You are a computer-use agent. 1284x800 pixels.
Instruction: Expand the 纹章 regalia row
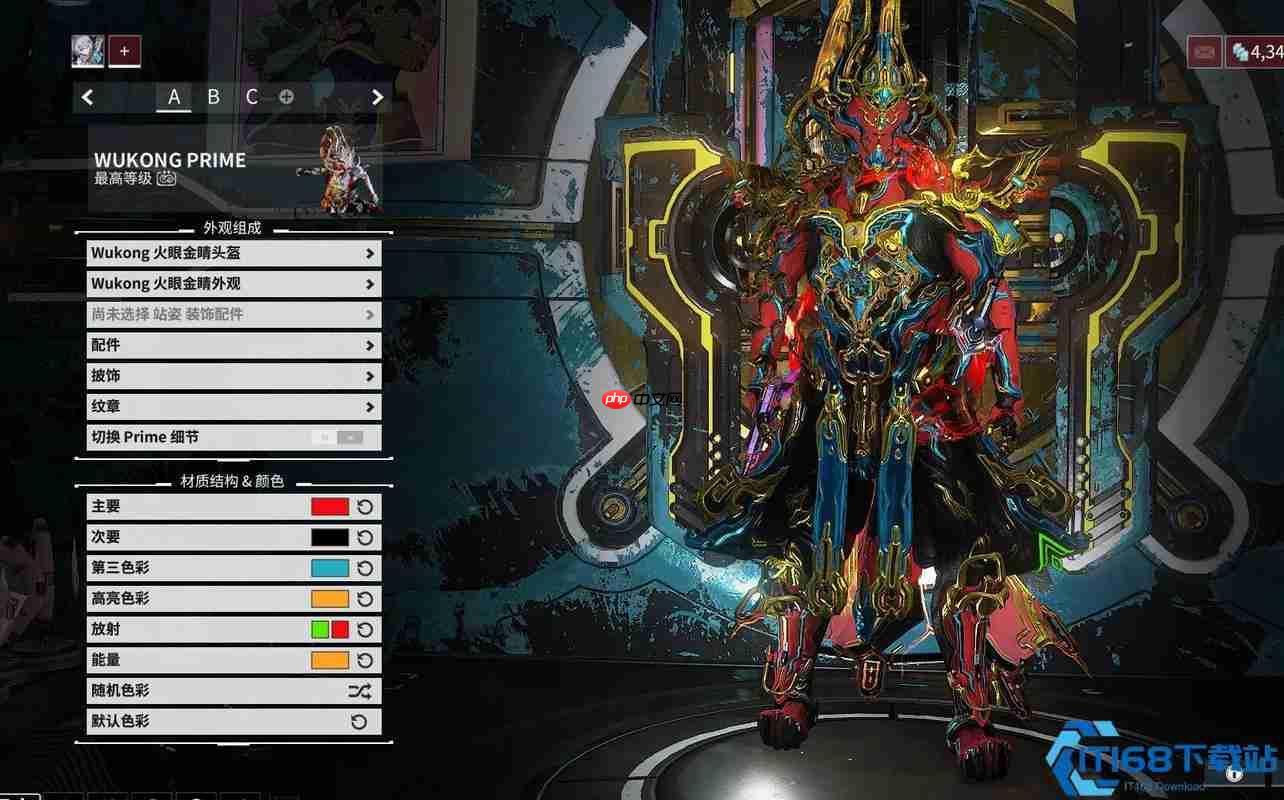click(x=370, y=406)
